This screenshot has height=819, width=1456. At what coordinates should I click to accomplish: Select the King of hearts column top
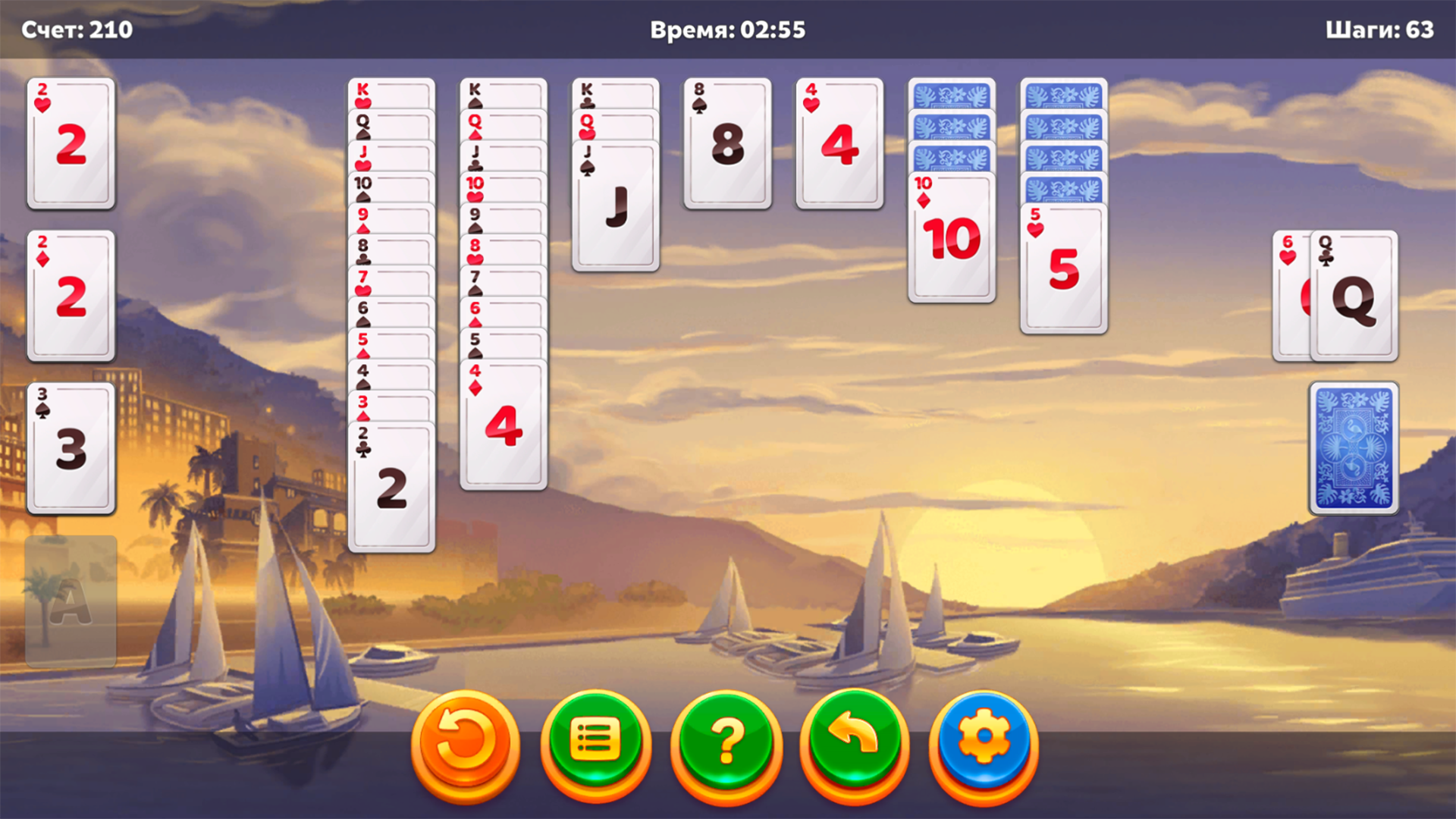pyautogui.click(x=391, y=91)
